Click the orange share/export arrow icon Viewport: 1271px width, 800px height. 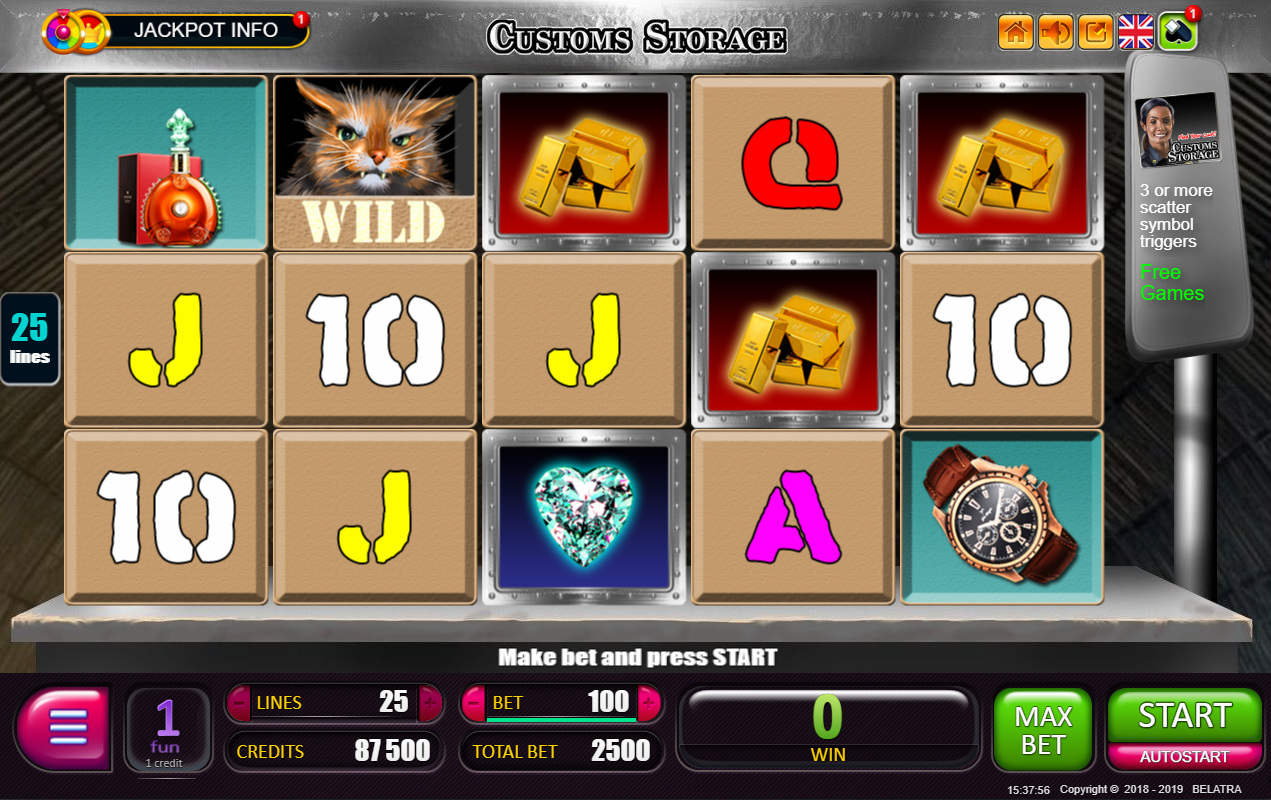click(1096, 32)
